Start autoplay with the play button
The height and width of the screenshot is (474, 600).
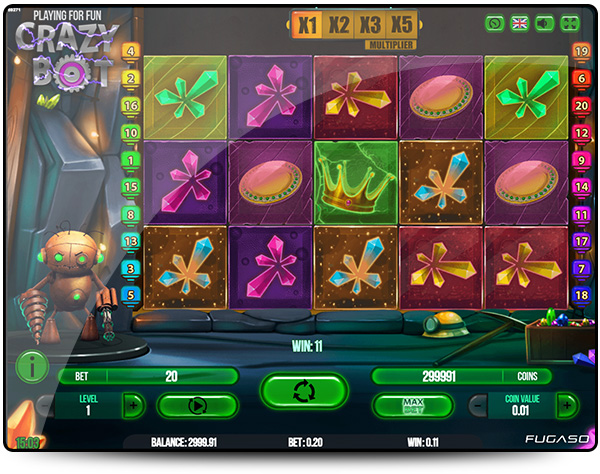point(197,406)
